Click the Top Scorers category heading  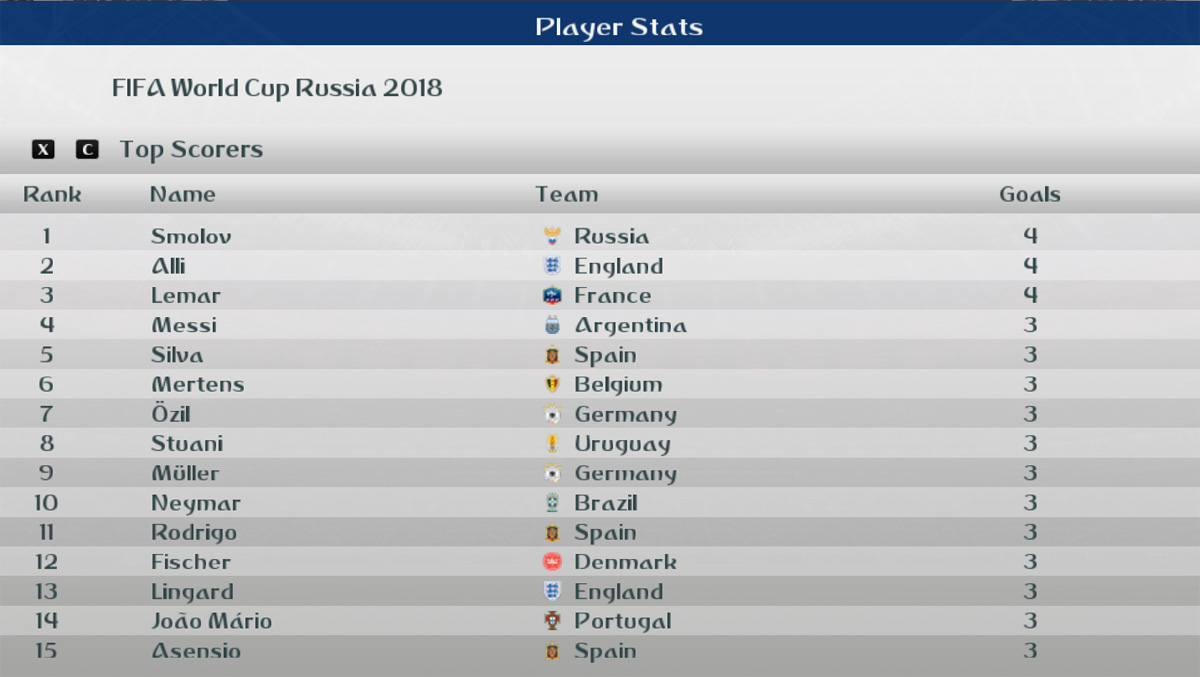coord(191,150)
